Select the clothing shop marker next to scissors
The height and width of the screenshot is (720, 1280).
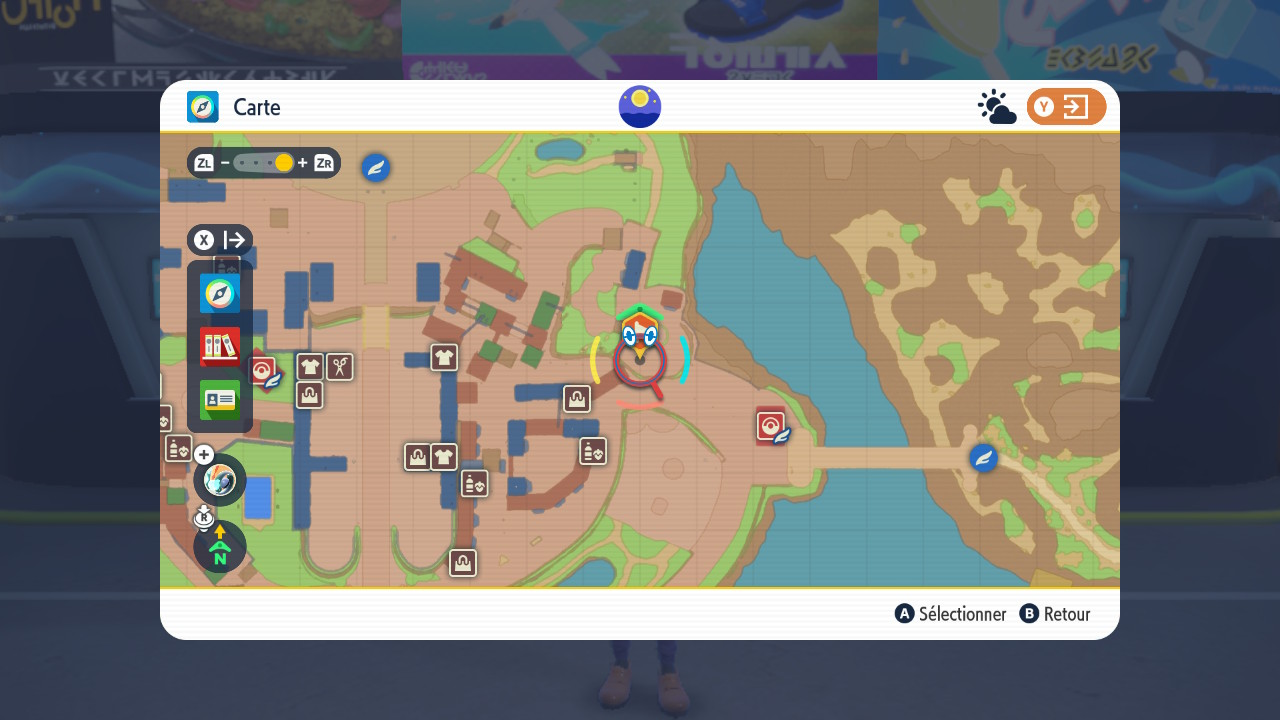[310, 367]
